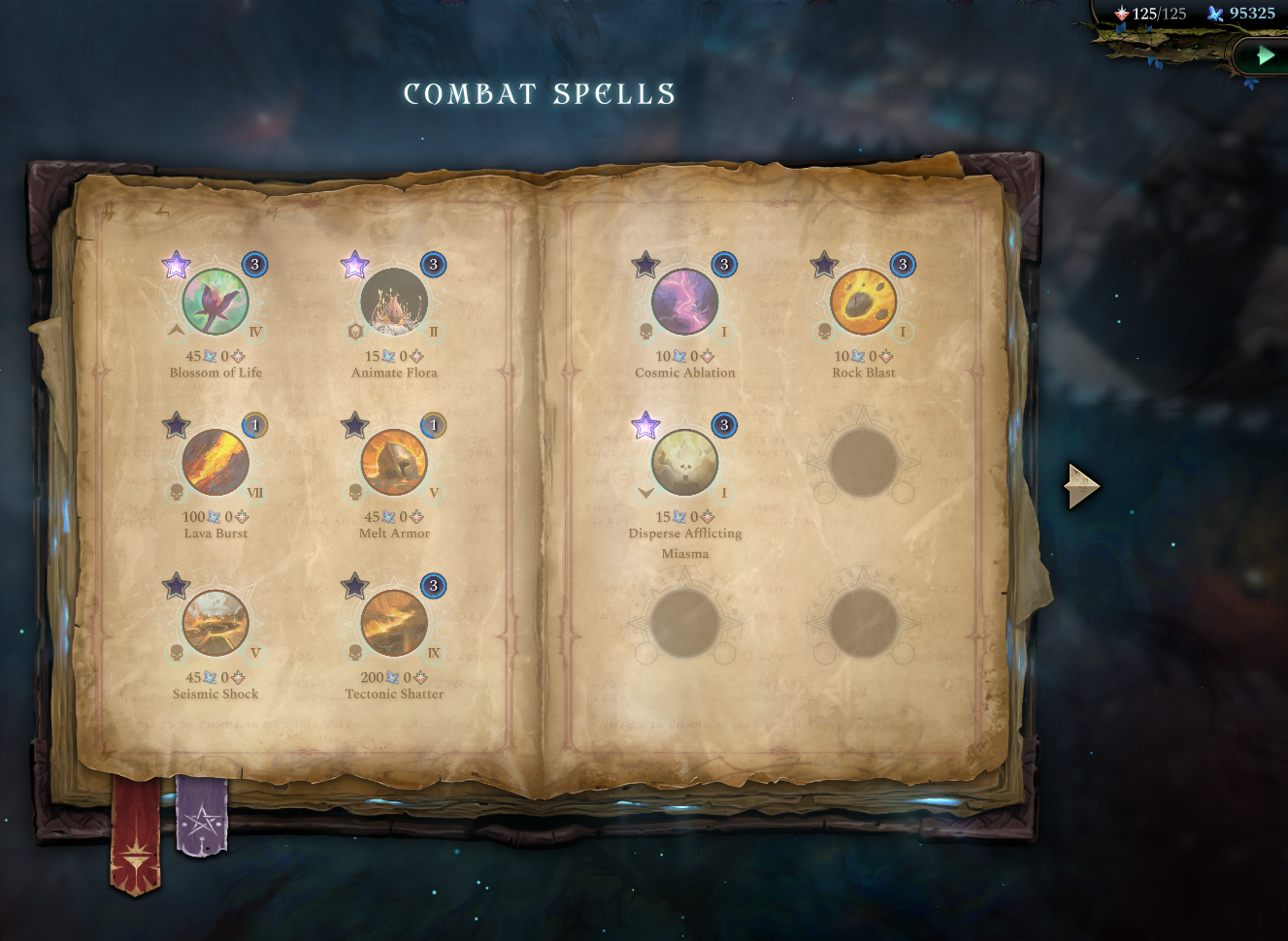Screen dimensions: 1288x941
Task: Choose the Melt Armor spell
Action: [392, 463]
